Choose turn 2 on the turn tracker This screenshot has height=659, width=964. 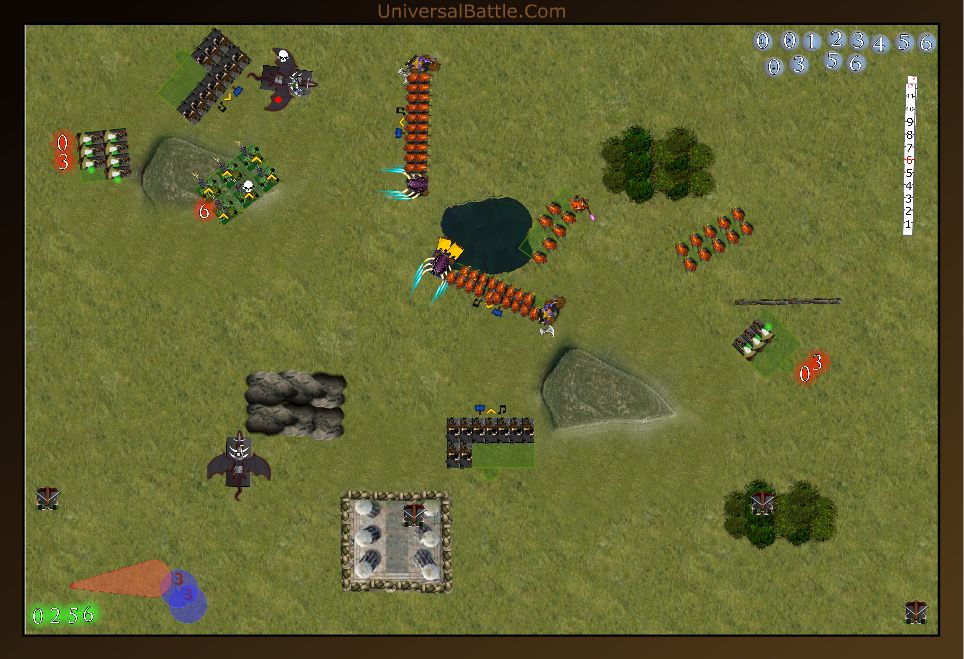click(x=909, y=212)
